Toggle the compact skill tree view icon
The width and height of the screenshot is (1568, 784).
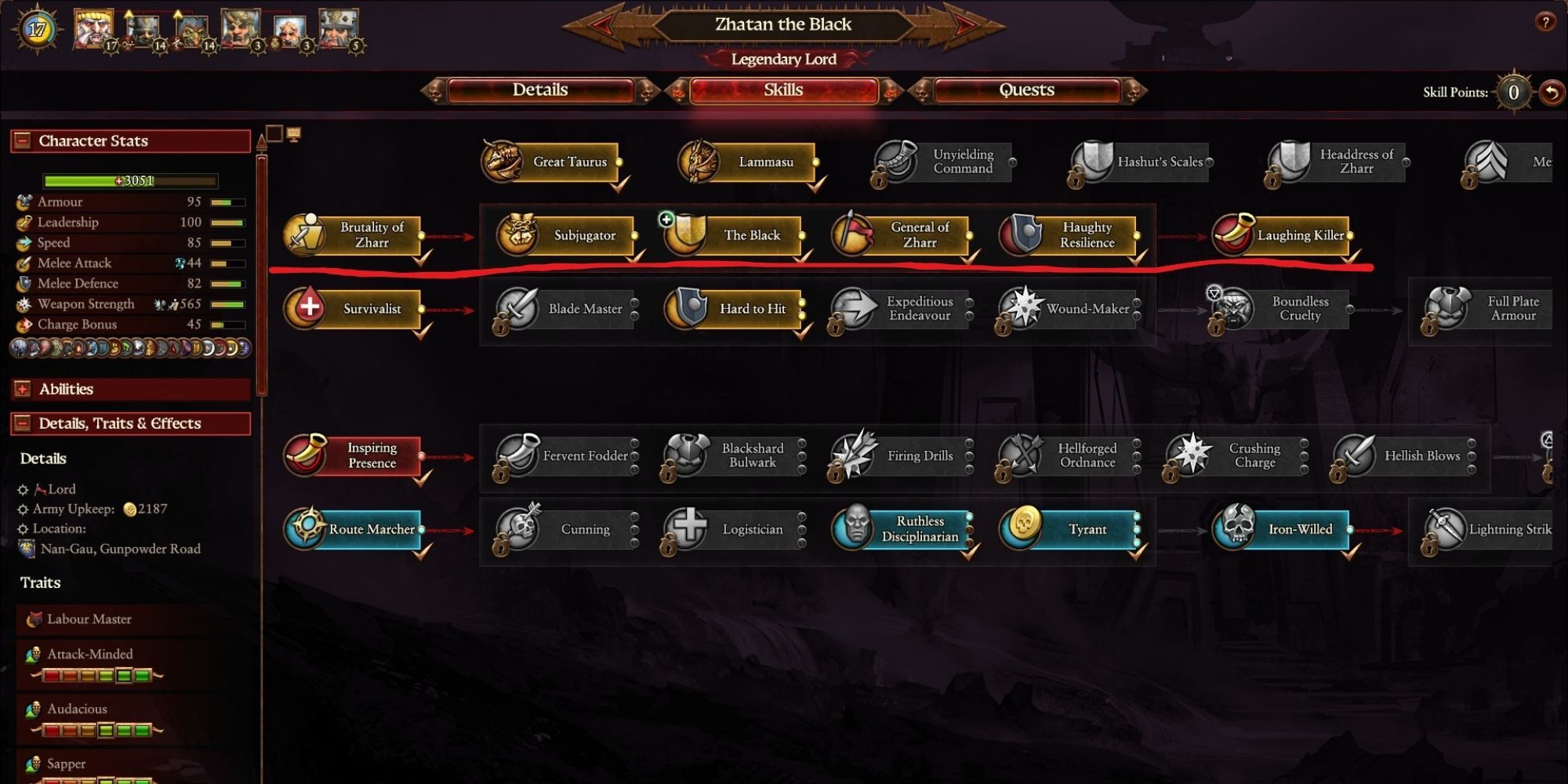coord(274,133)
